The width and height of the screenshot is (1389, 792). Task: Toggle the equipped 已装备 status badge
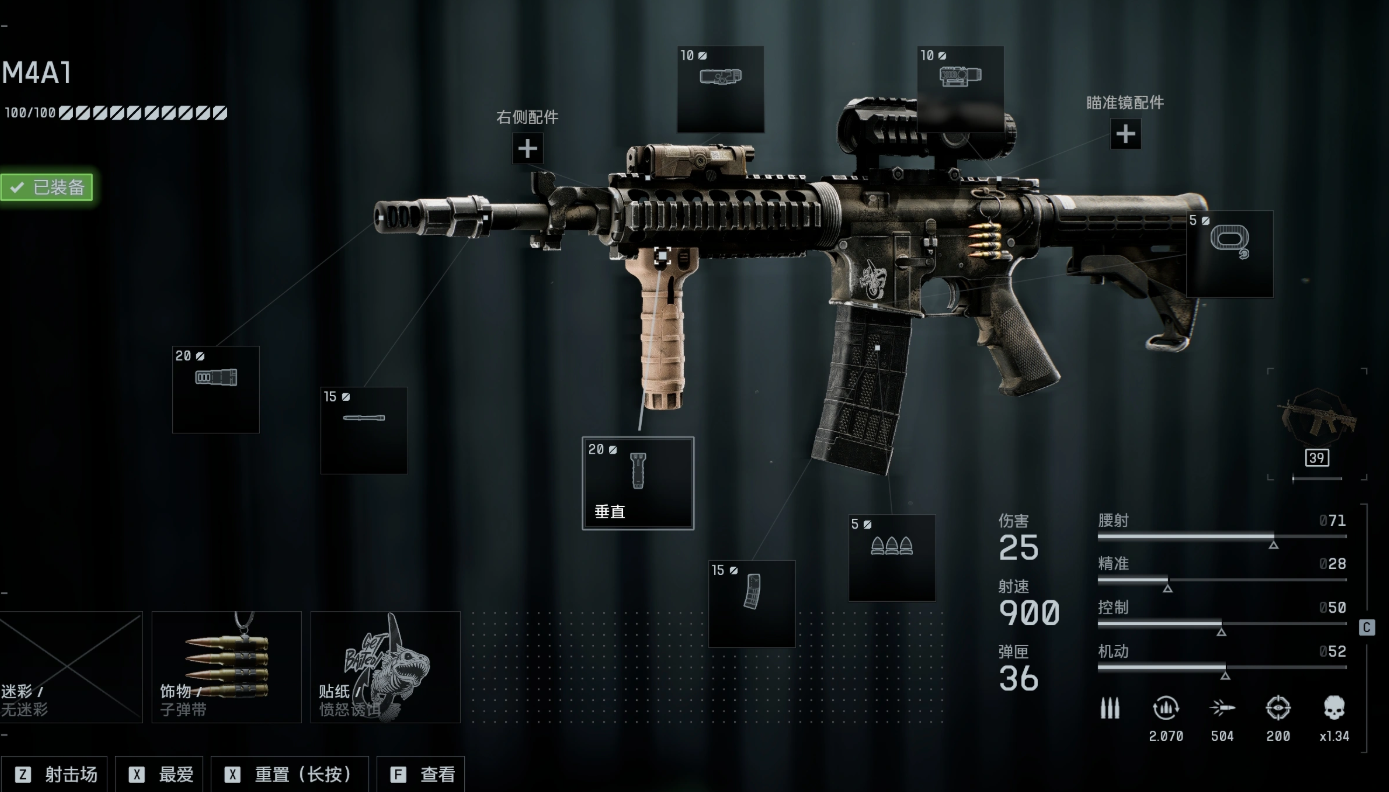47,187
